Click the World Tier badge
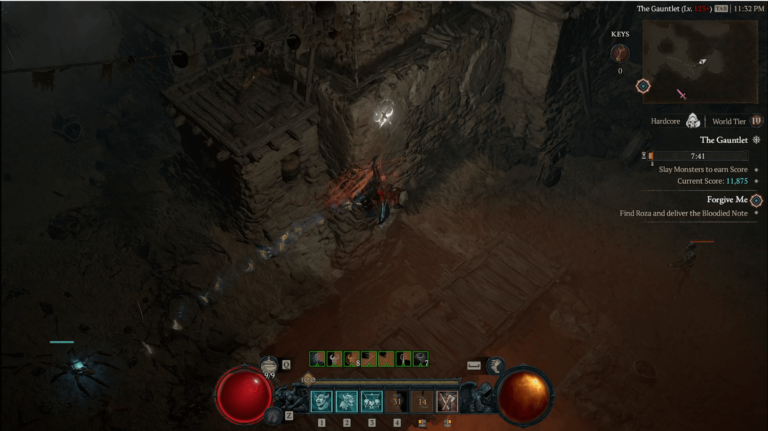This screenshot has width=768, height=431. [756, 121]
